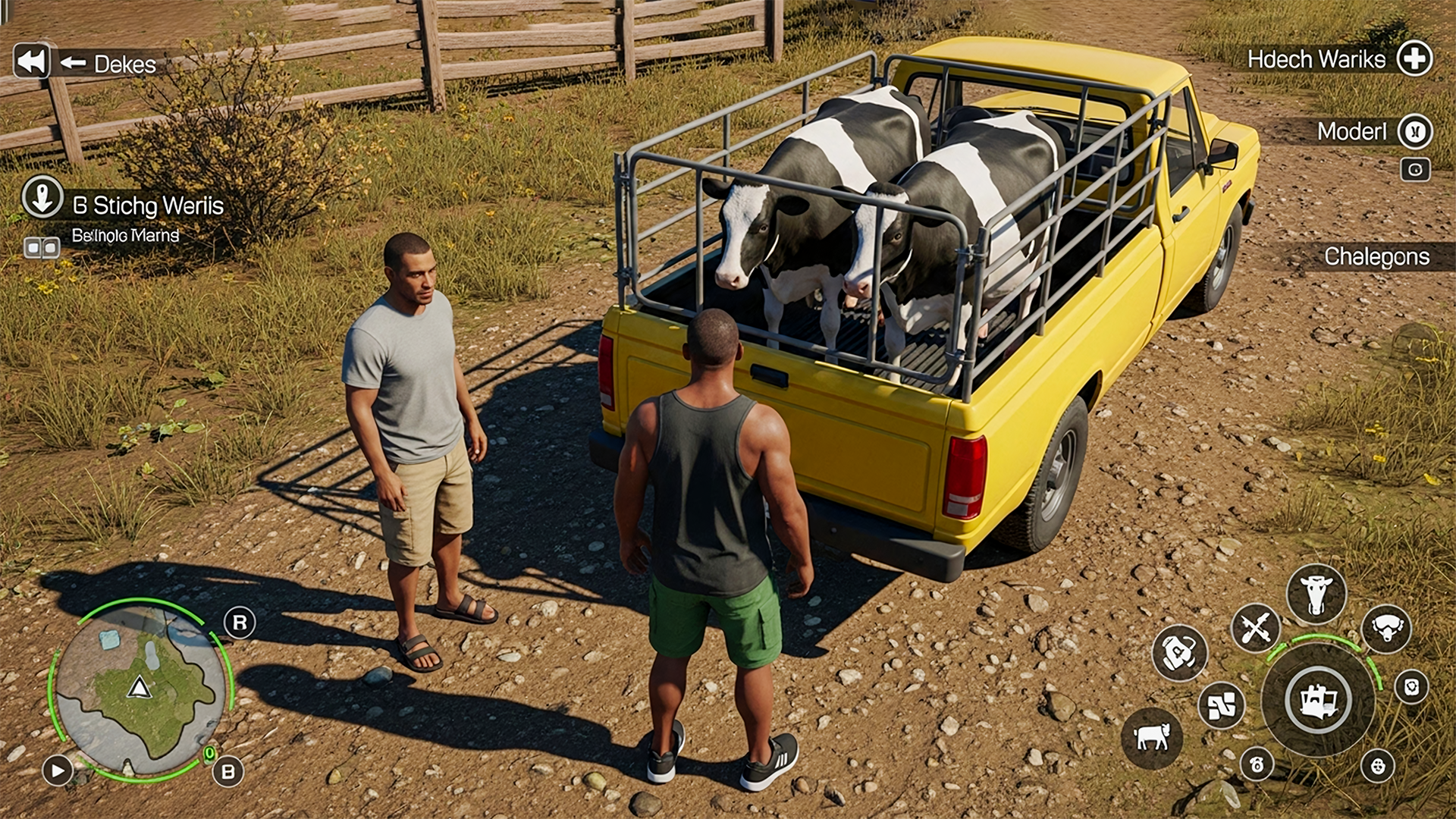Select the full-body cow icon left of the wheel

point(1151,737)
